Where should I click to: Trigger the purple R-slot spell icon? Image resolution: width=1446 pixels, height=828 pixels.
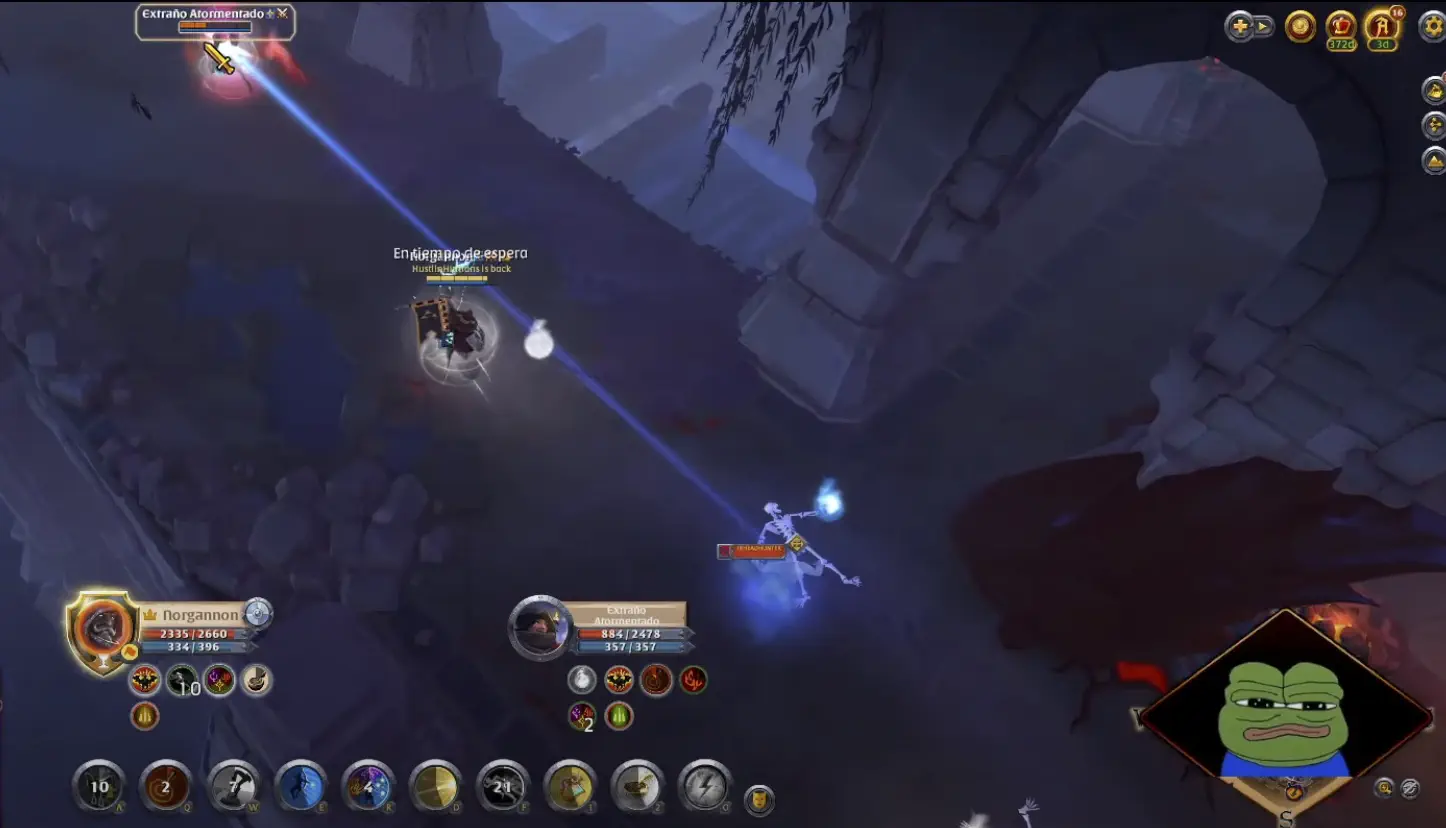pyautogui.click(x=367, y=787)
